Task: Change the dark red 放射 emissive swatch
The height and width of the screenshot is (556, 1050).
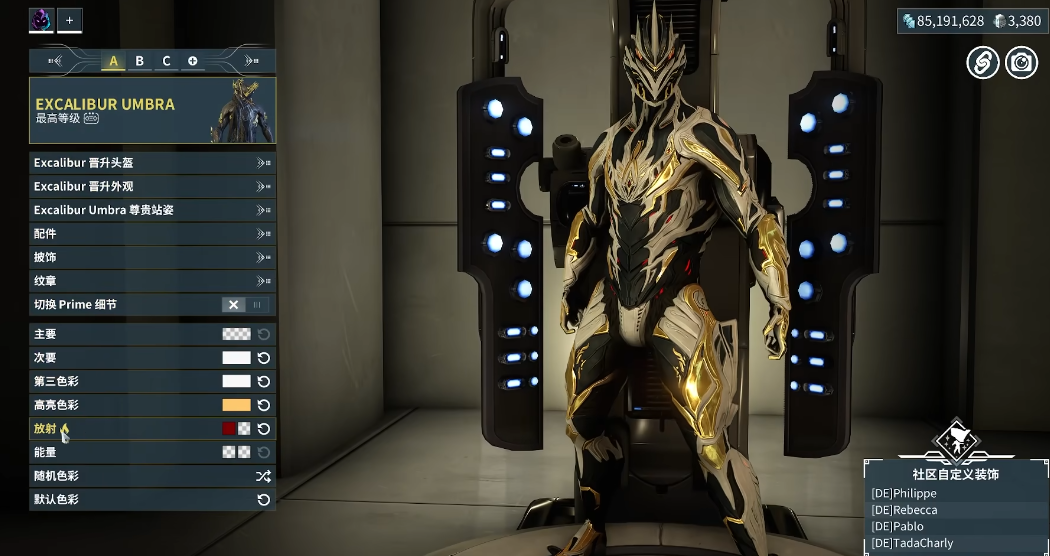Action: click(x=229, y=429)
